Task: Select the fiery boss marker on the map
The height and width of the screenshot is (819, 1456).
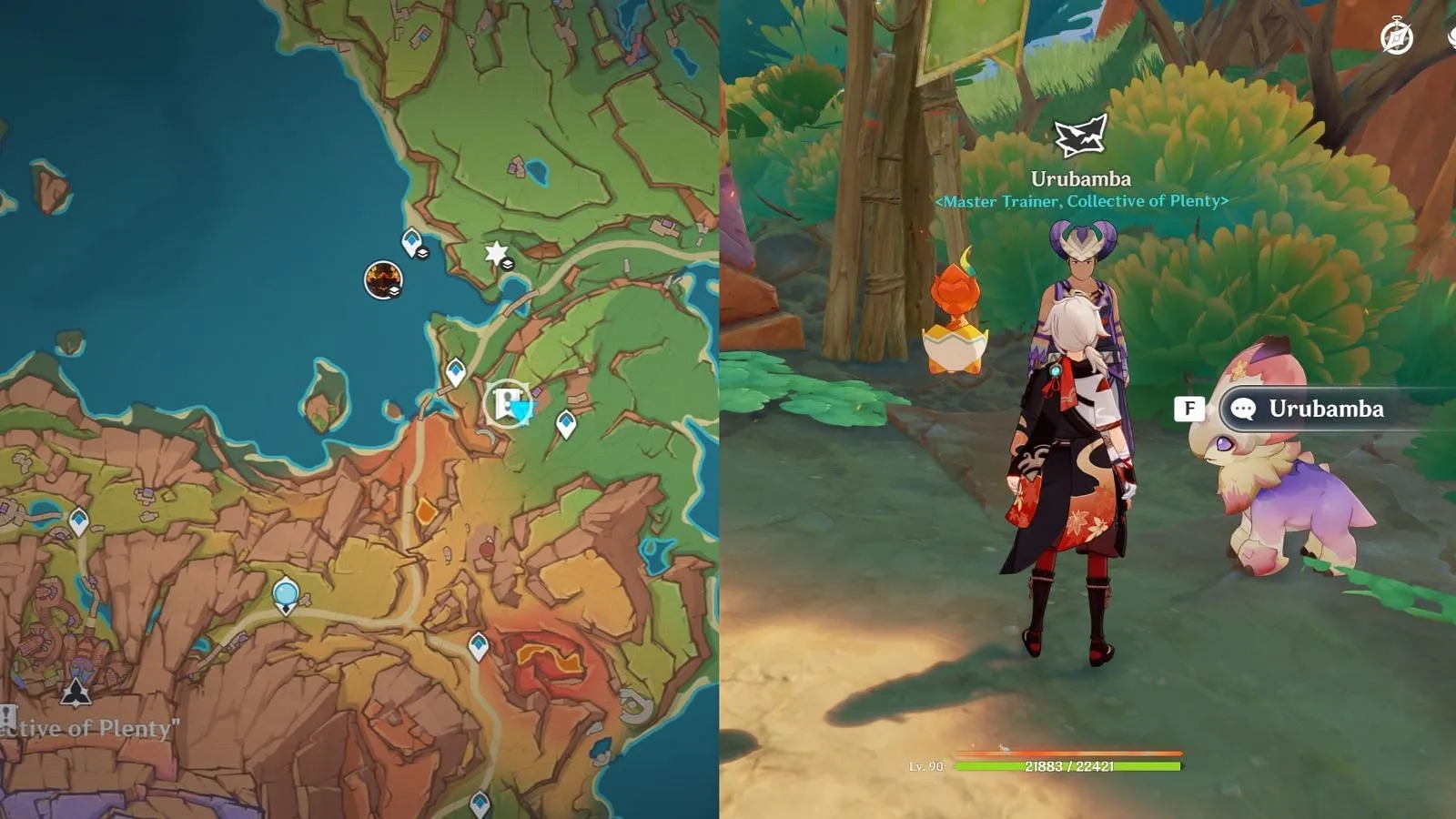Action: click(383, 277)
